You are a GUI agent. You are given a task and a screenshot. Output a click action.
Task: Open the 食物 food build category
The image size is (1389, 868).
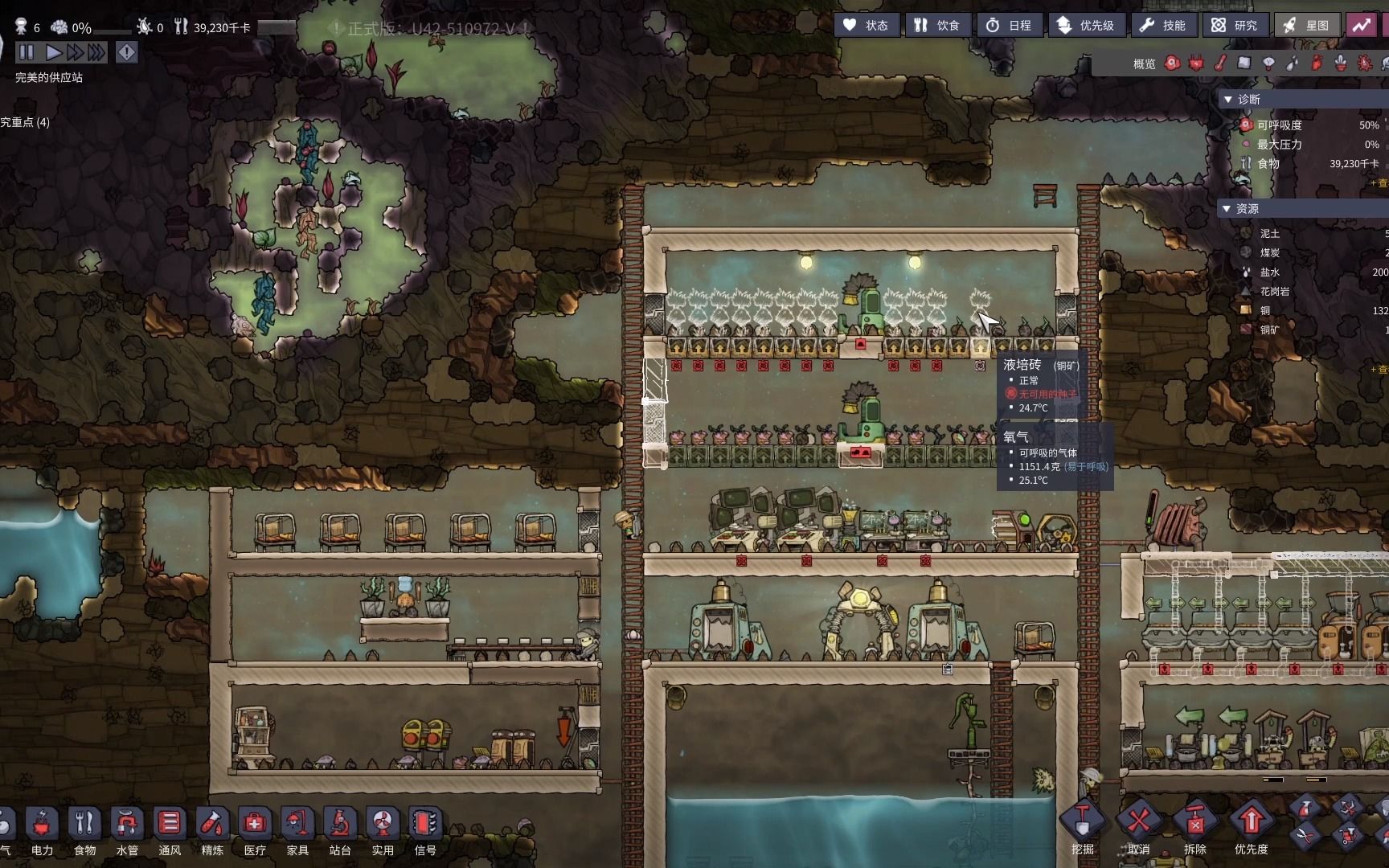click(x=84, y=832)
